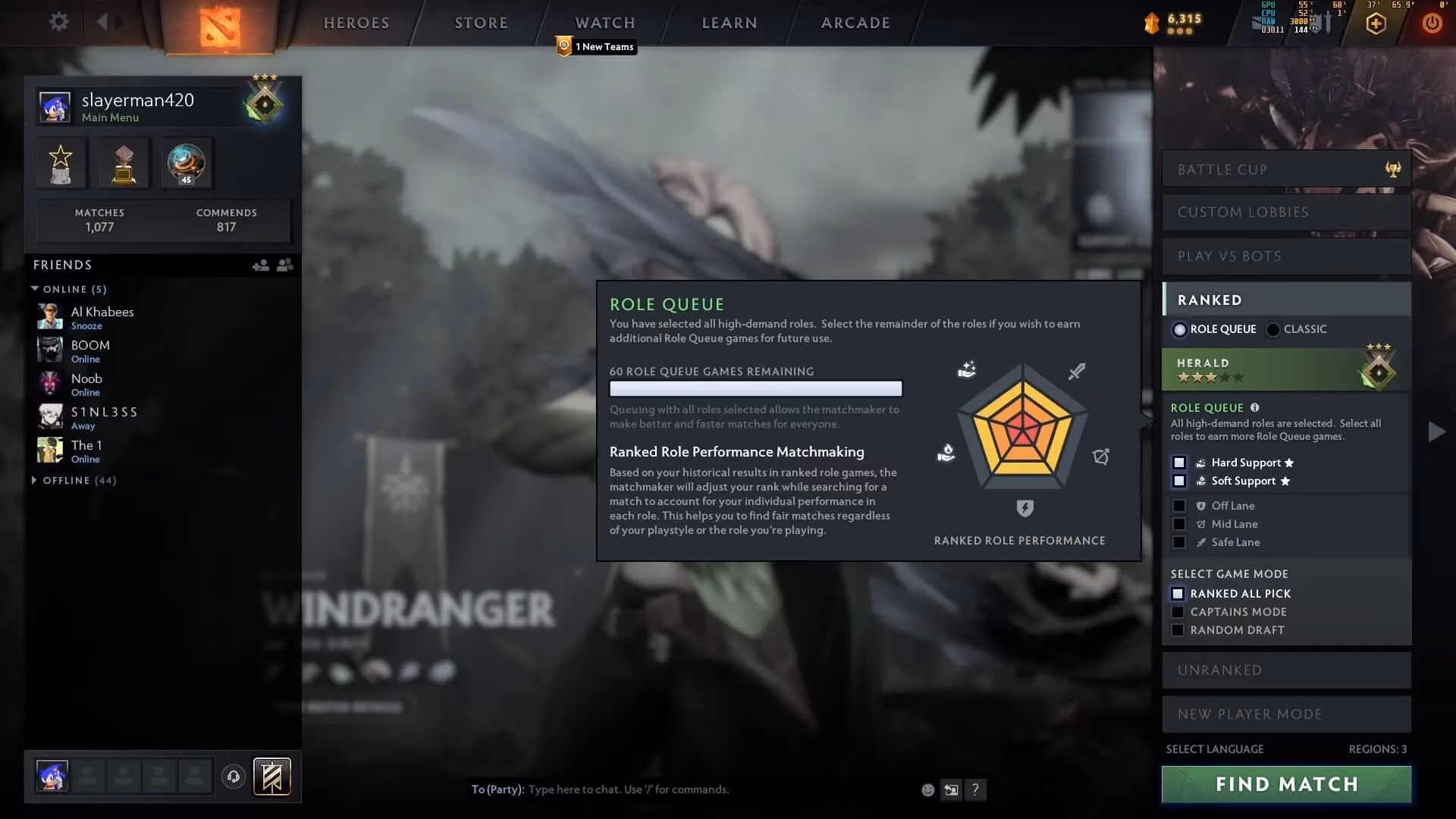Open the settings gear menu
The width and height of the screenshot is (1456, 819).
pos(59,21)
